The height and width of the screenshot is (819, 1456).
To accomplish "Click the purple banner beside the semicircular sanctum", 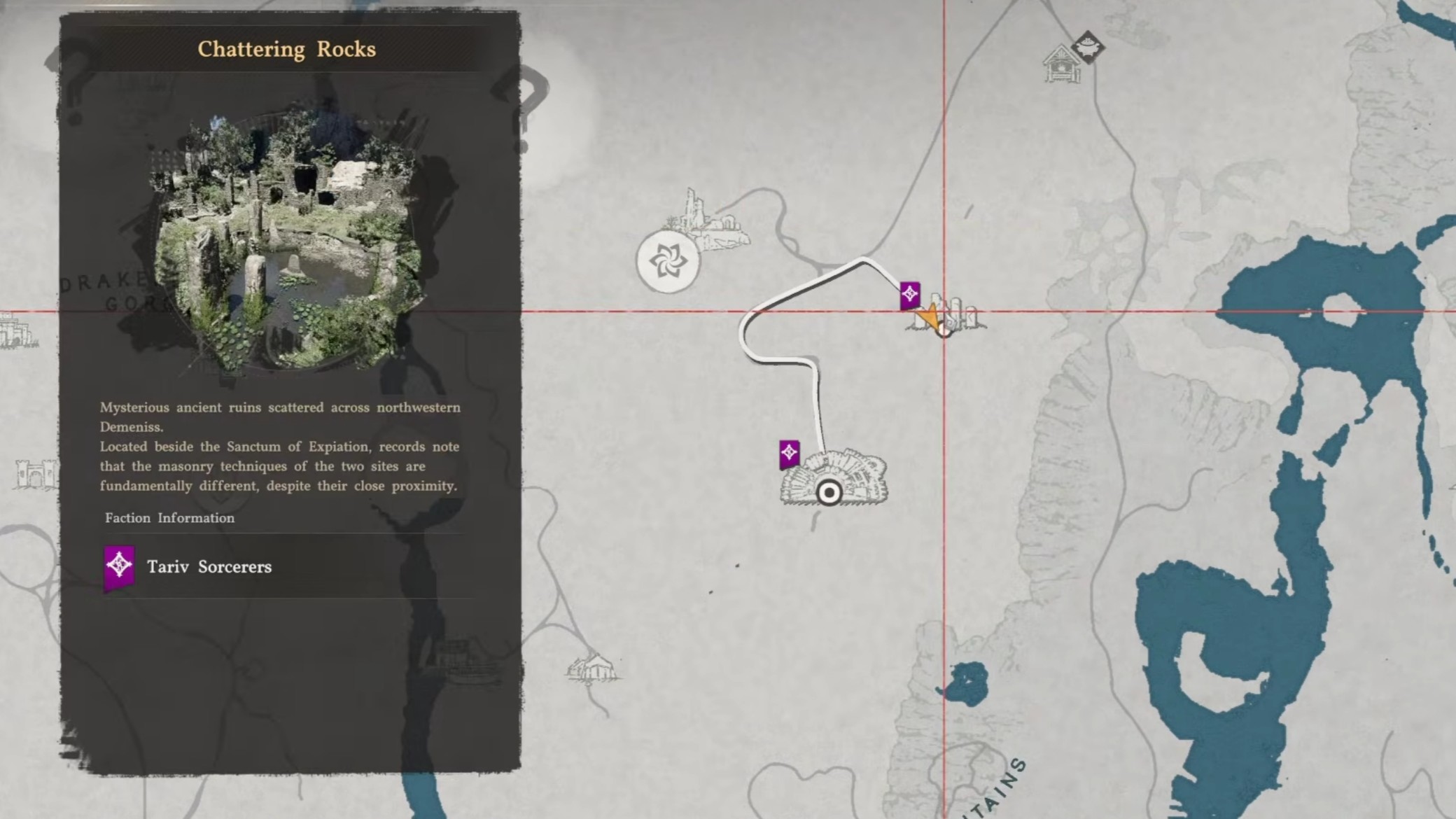I will 789,454.
